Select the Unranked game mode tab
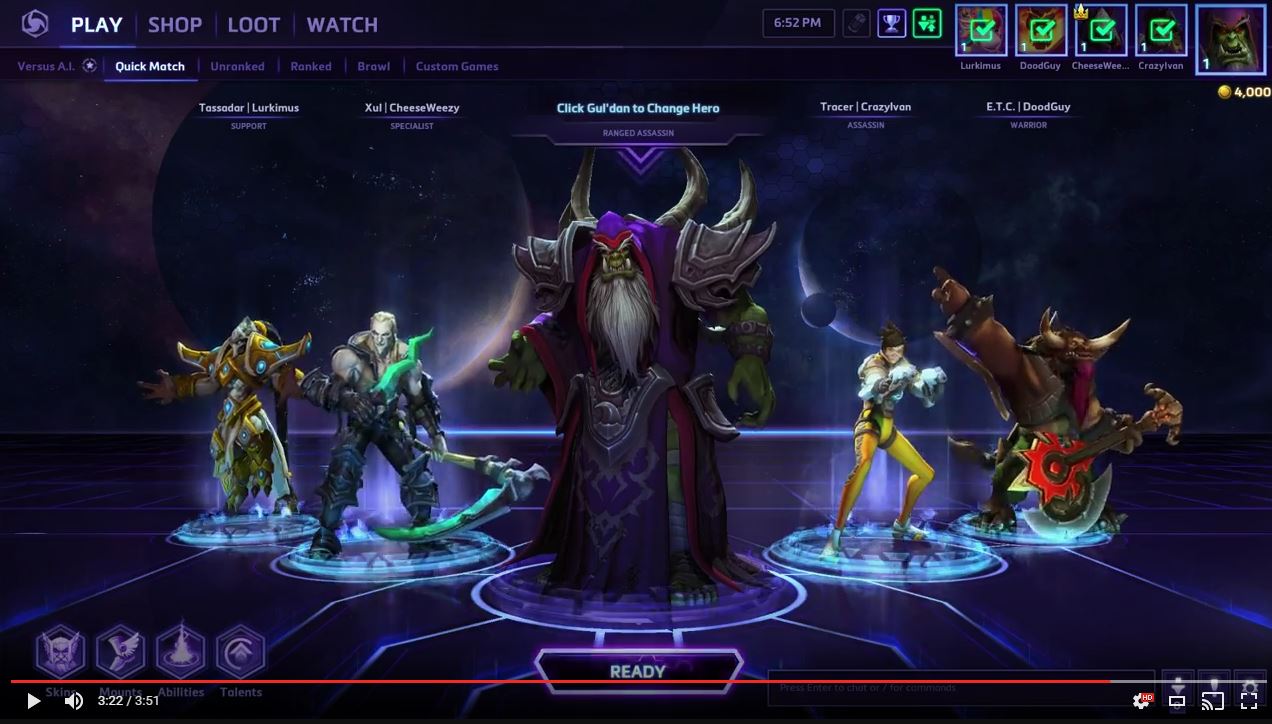 237,66
